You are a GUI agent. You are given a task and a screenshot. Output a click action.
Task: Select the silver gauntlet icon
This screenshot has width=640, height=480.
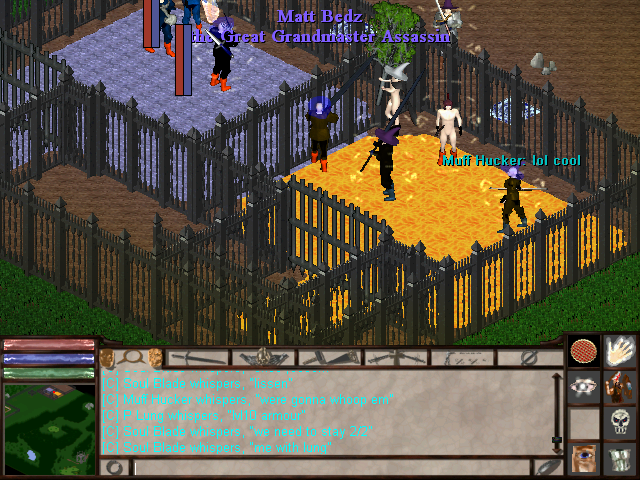(621, 459)
